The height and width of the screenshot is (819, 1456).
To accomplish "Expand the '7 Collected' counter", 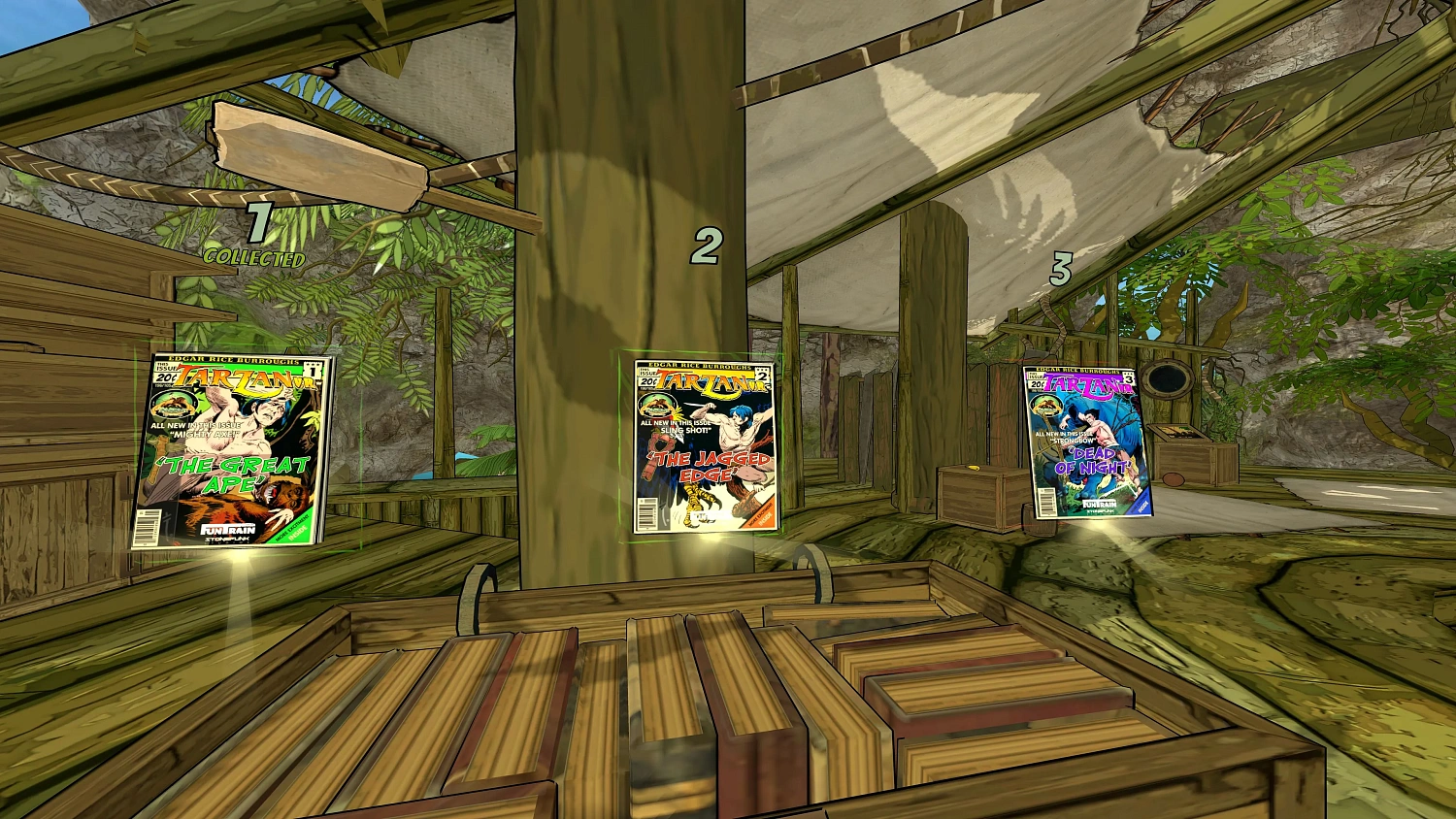I will [x=255, y=238].
